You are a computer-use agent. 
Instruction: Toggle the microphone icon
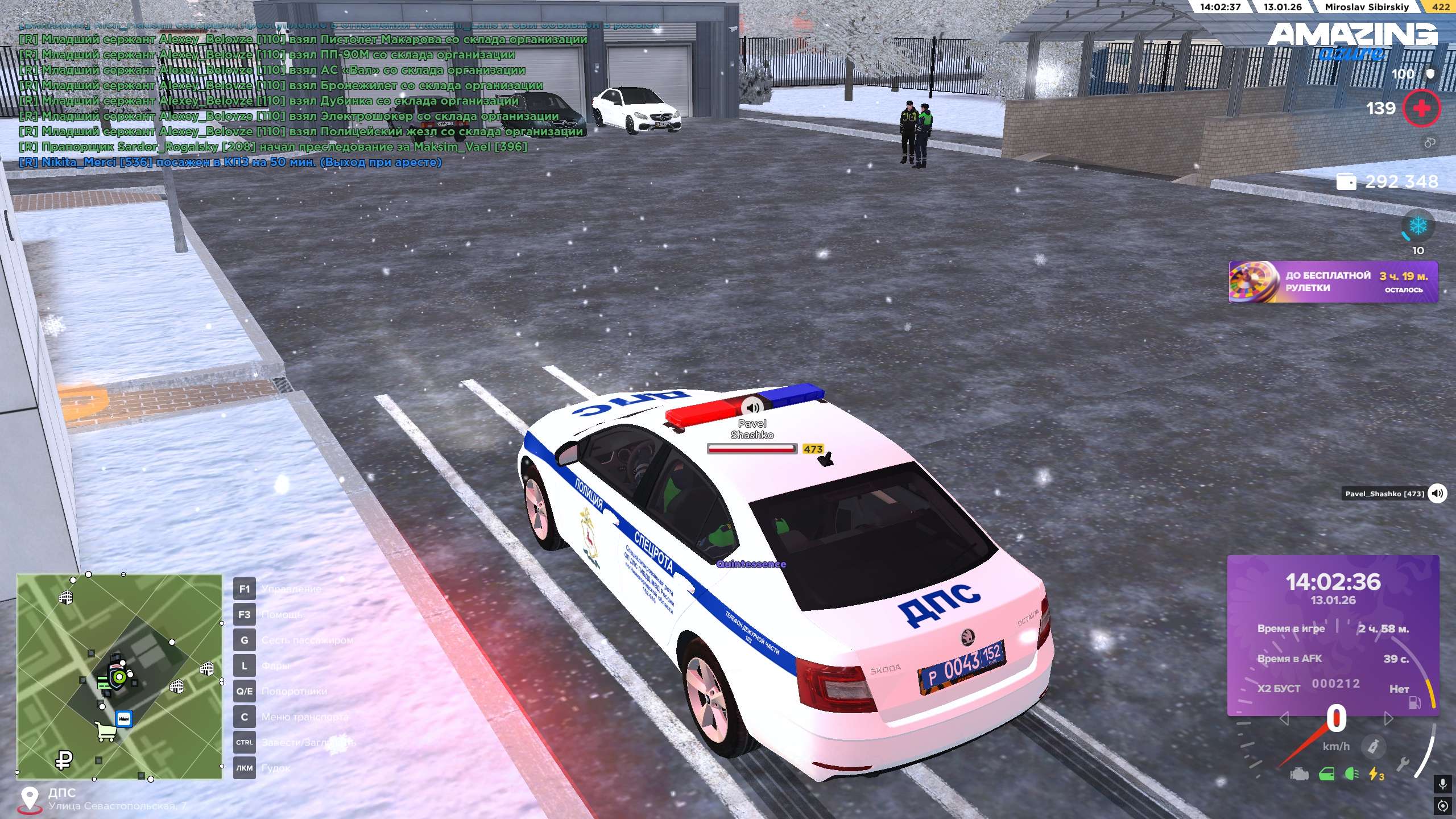[1442, 785]
